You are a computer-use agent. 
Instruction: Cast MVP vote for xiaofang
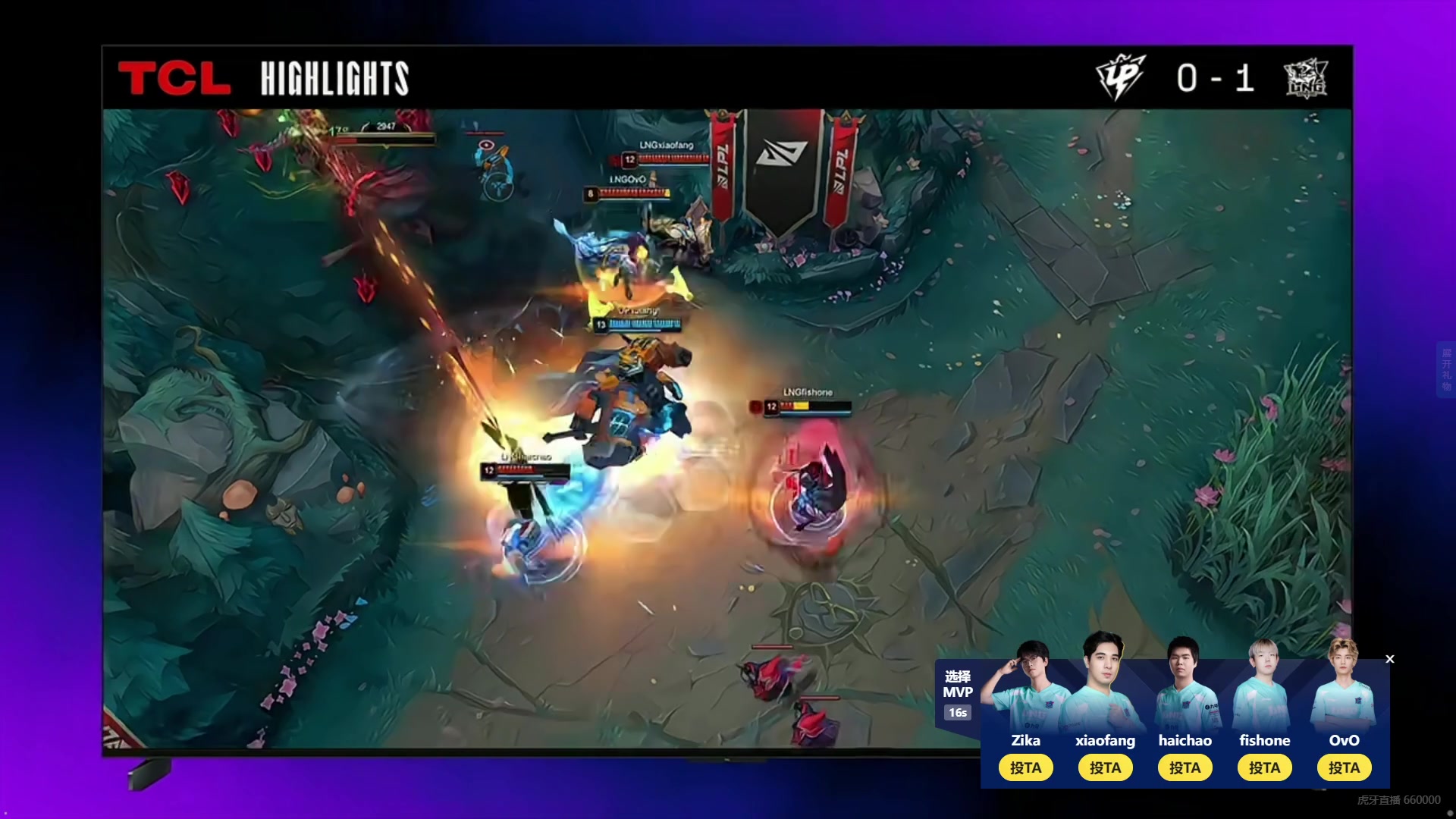pos(1105,767)
